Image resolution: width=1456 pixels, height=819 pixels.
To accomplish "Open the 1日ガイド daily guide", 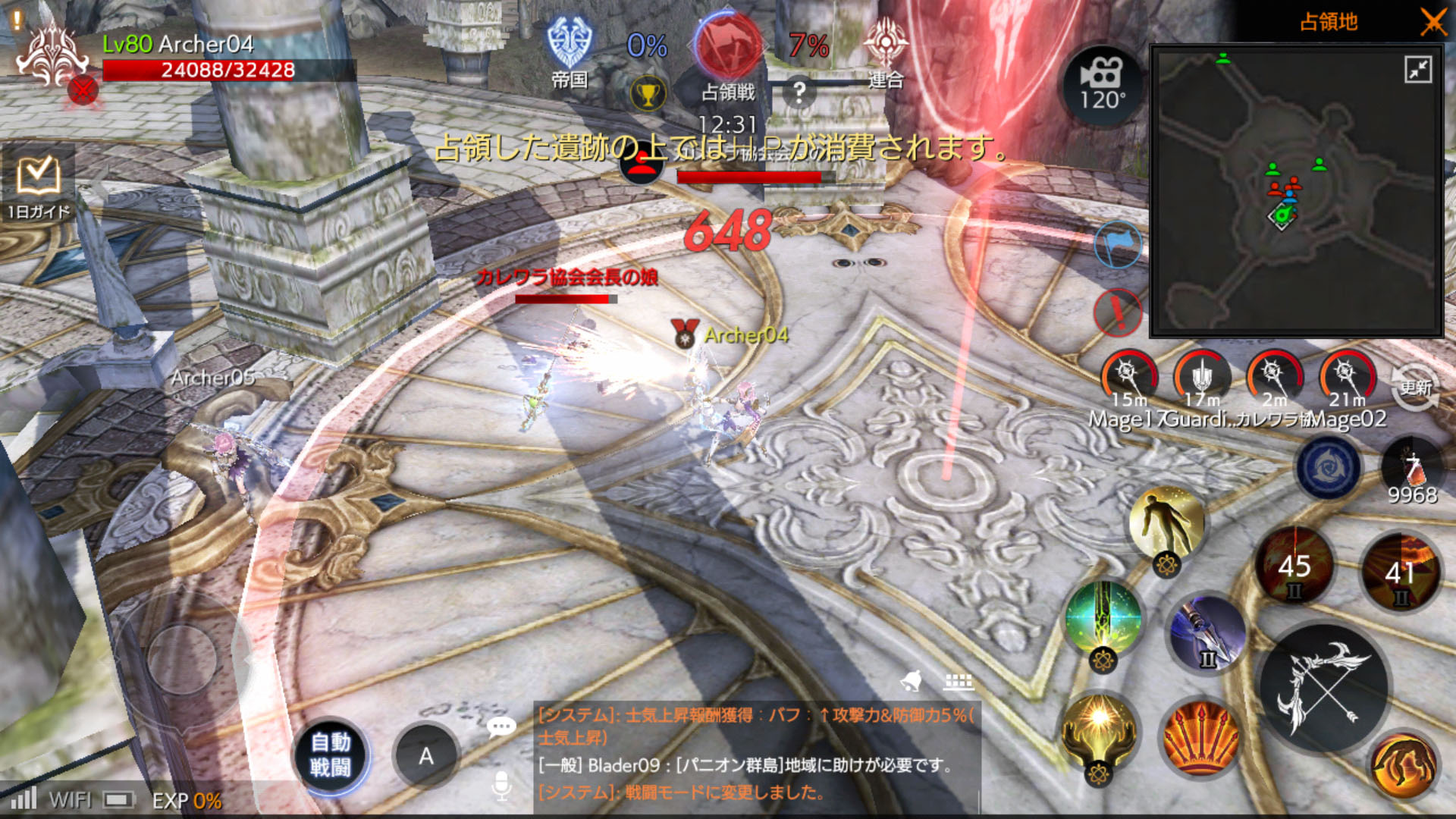I will pyautogui.click(x=38, y=184).
